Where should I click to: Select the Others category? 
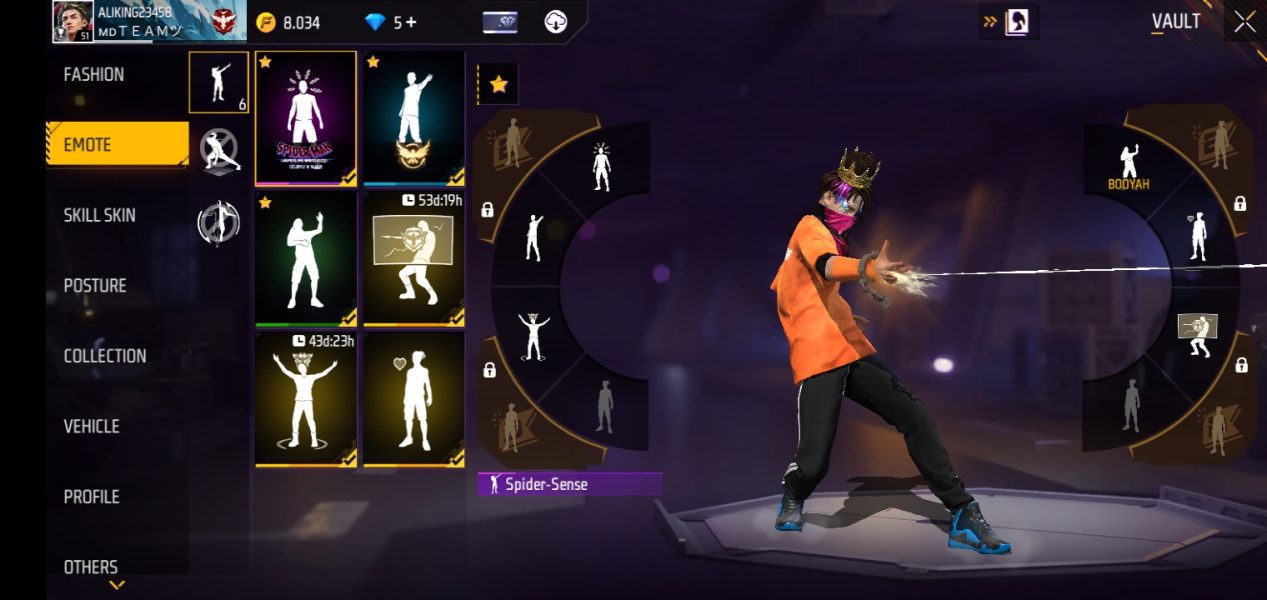click(x=91, y=567)
